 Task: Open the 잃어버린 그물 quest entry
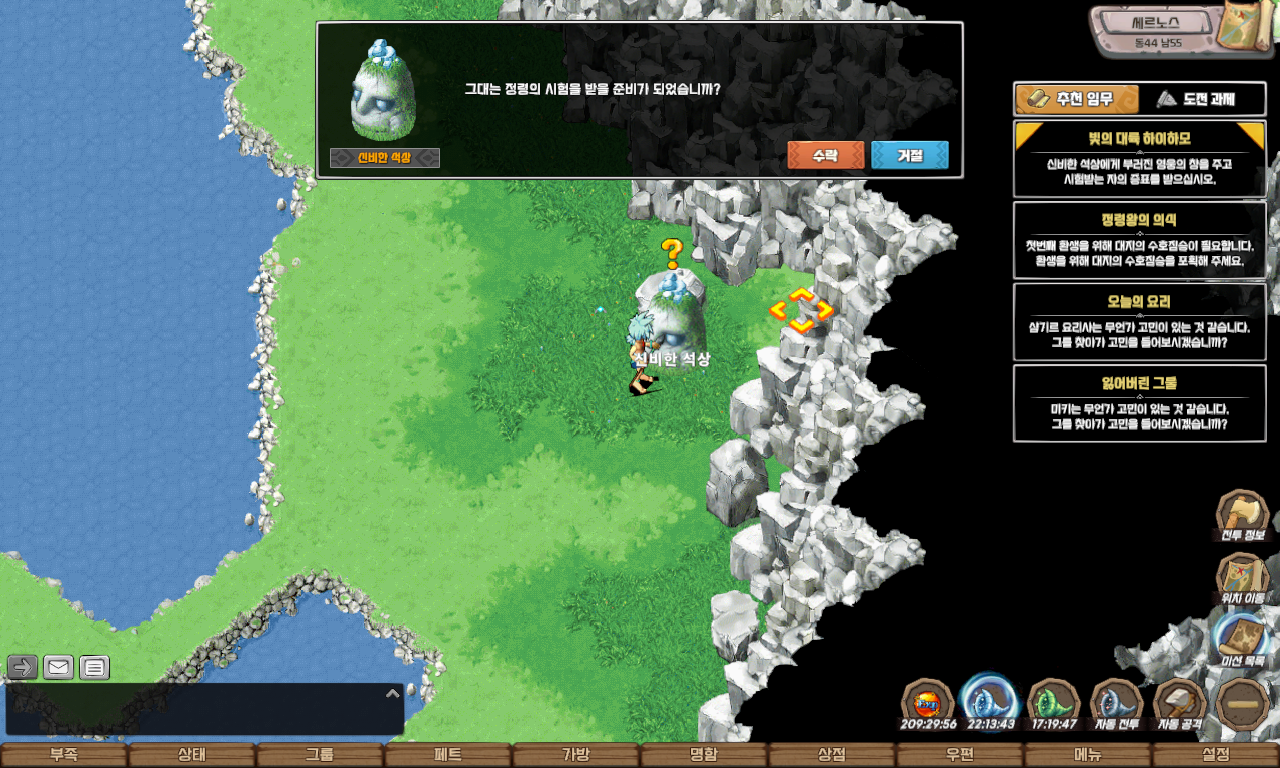pos(1139,403)
